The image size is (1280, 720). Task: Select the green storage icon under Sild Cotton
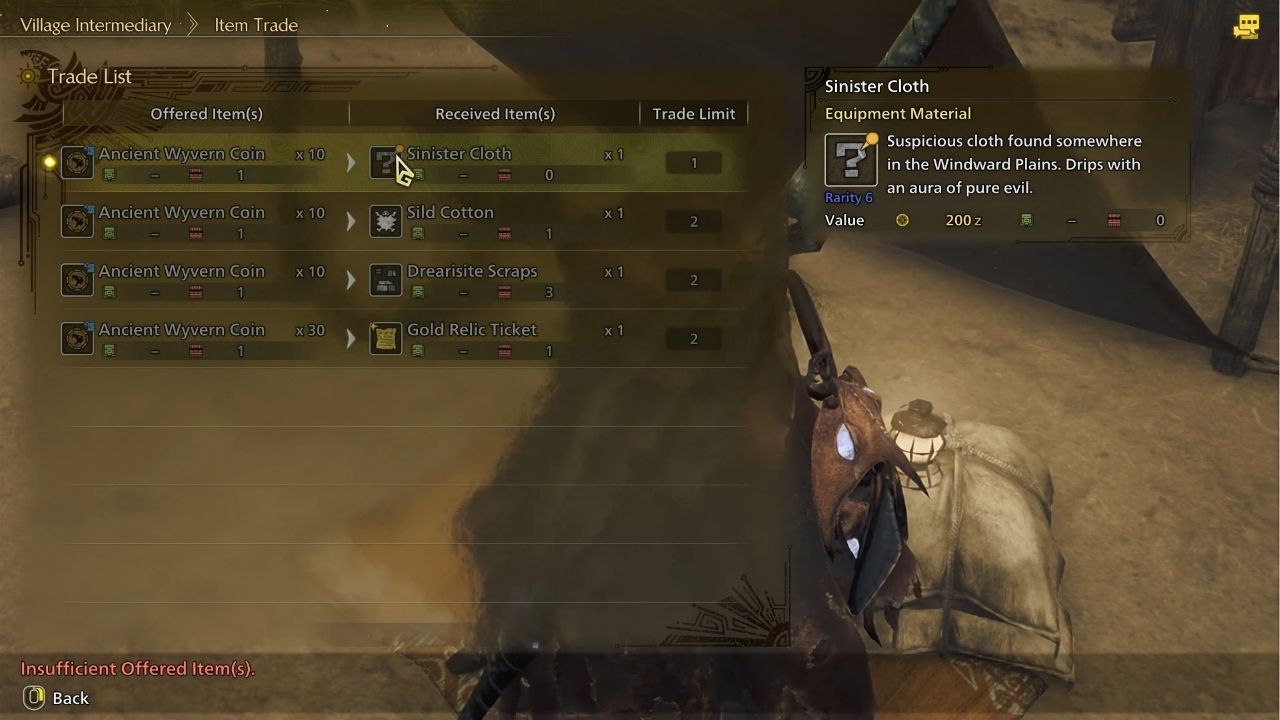417,233
